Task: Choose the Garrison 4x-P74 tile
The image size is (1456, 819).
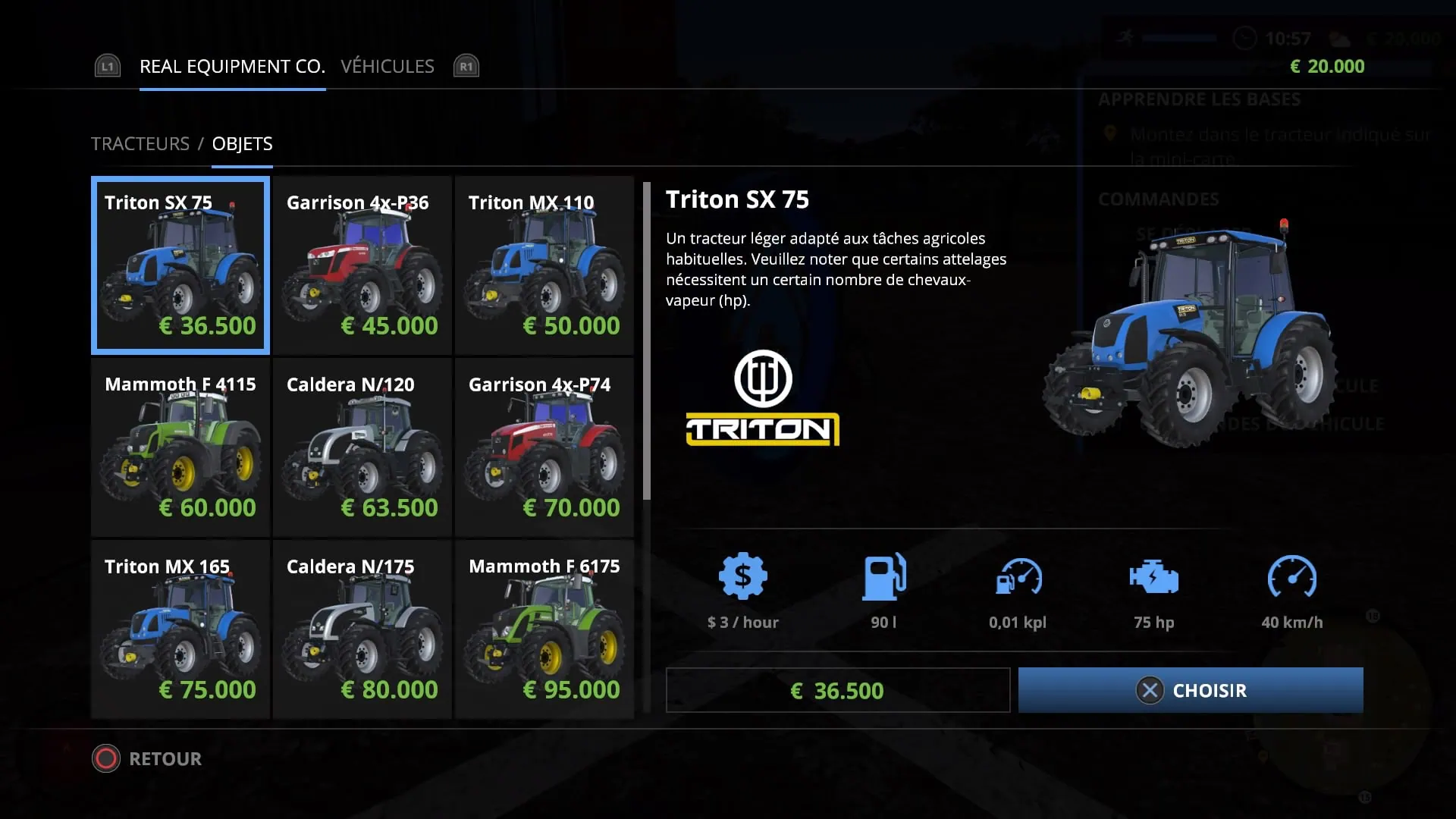Action: (x=544, y=447)
